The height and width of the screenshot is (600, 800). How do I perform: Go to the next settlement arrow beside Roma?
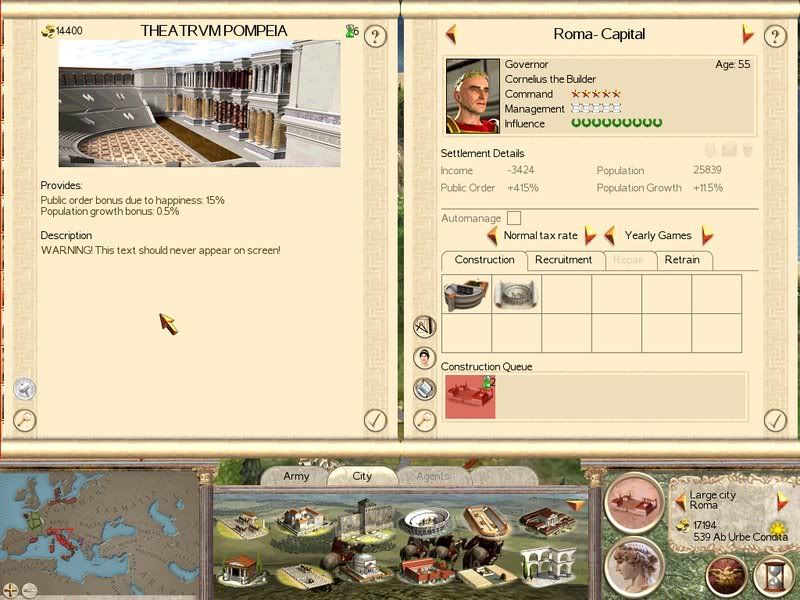[x=747, y=34]
